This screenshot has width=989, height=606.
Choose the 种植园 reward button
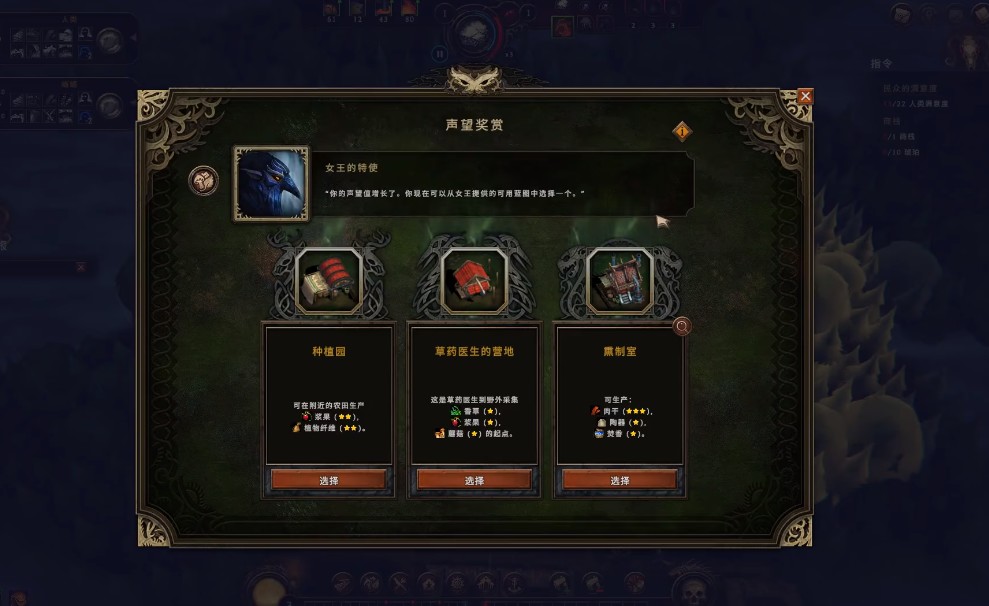[x=328, y=480]
